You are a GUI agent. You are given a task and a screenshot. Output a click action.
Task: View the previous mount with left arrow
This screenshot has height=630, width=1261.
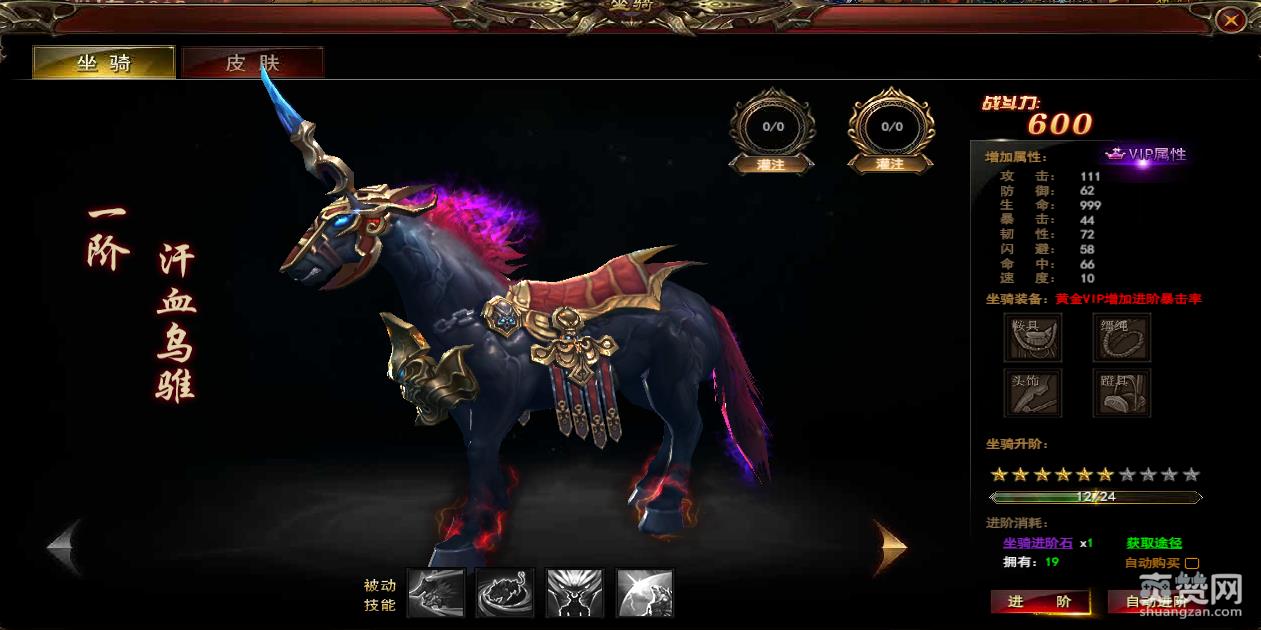click(x=64, y=547)
